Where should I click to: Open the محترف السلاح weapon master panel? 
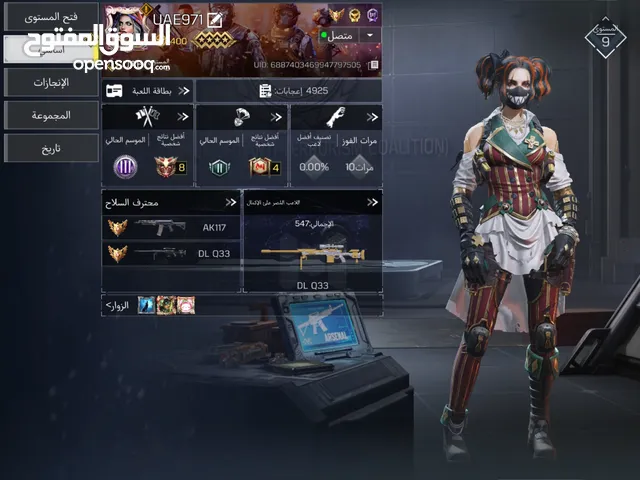coord(170,202)
